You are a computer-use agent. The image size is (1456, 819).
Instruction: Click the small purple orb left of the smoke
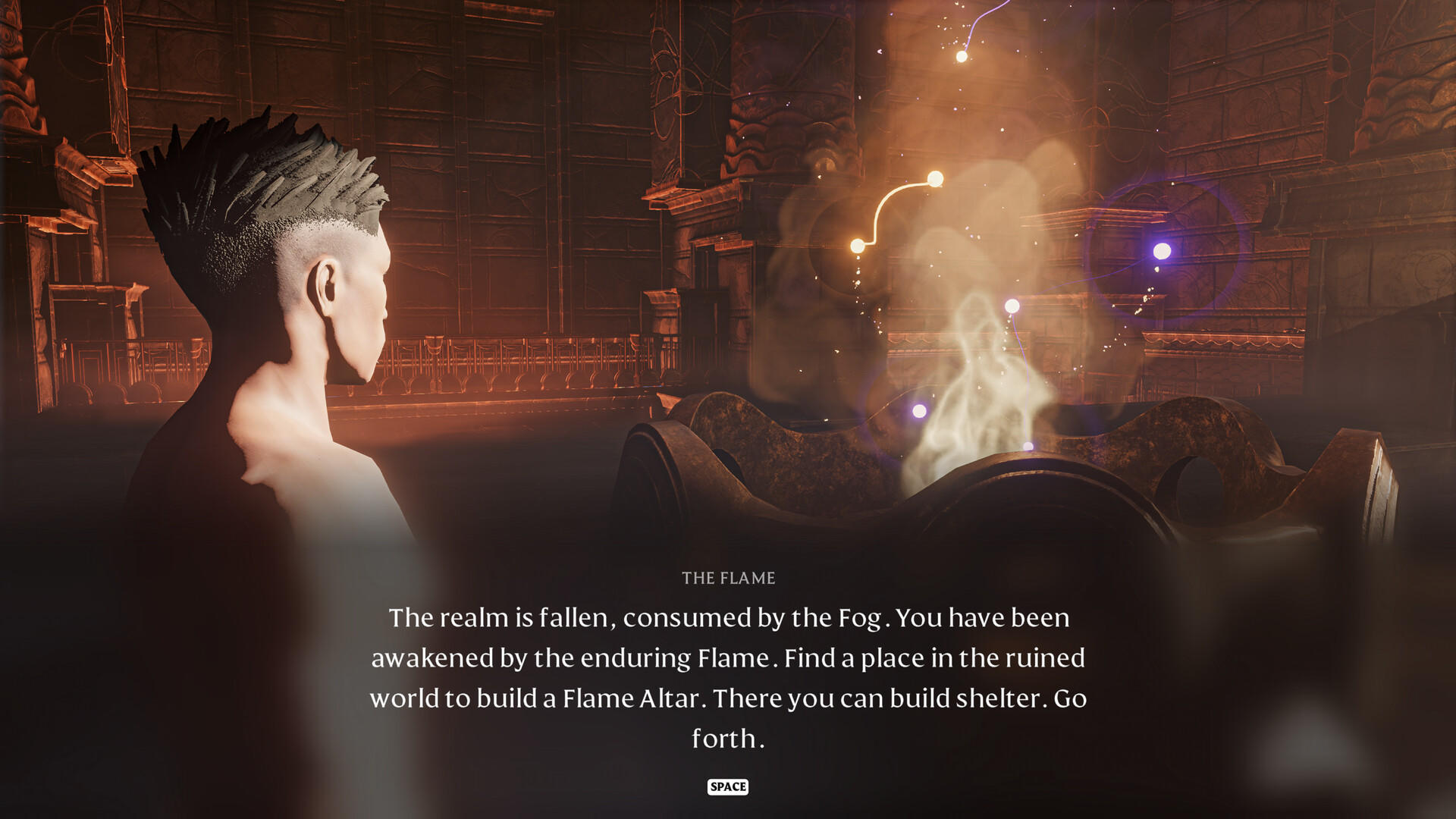coord(920,412)
